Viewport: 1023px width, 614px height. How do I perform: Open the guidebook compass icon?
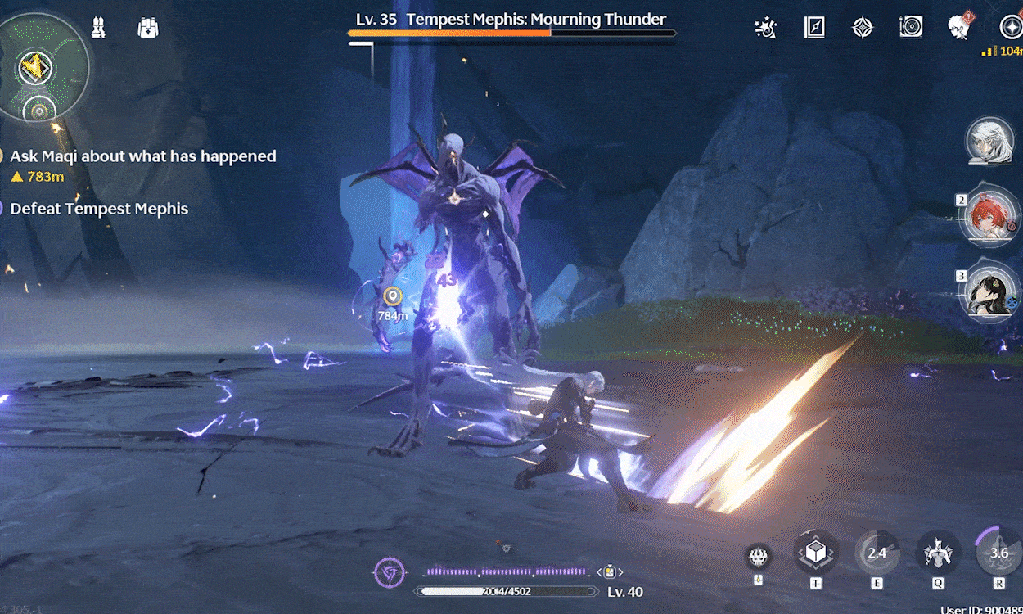click(814, 27)
